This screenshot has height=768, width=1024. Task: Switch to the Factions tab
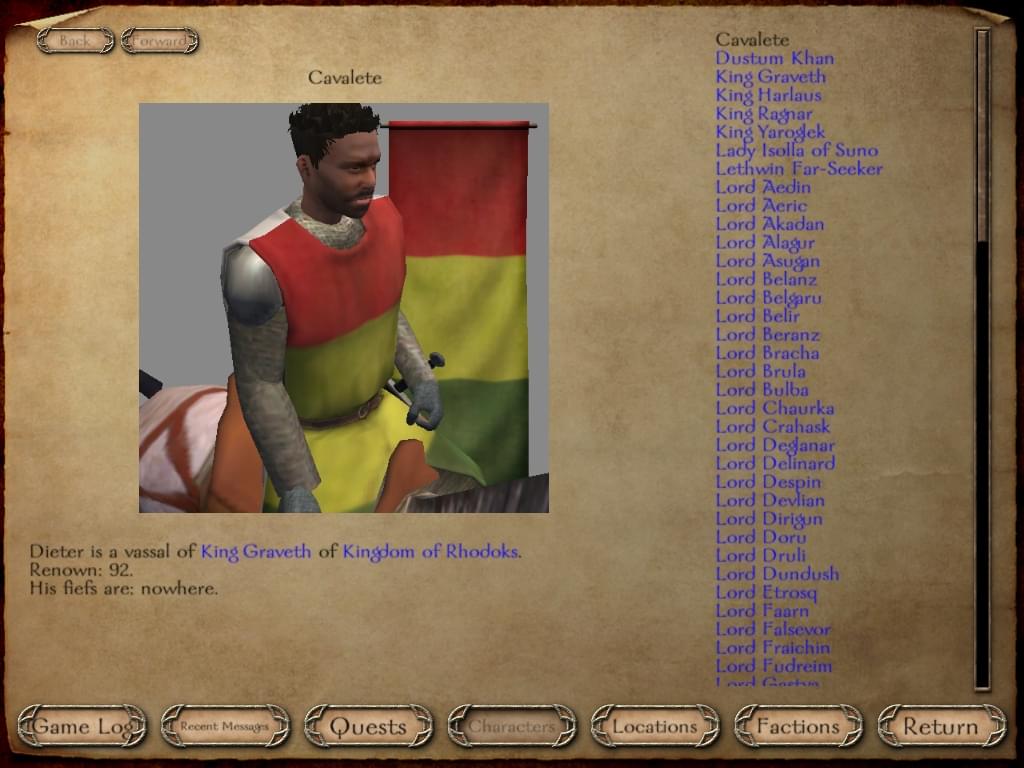[x=798, y=727]
